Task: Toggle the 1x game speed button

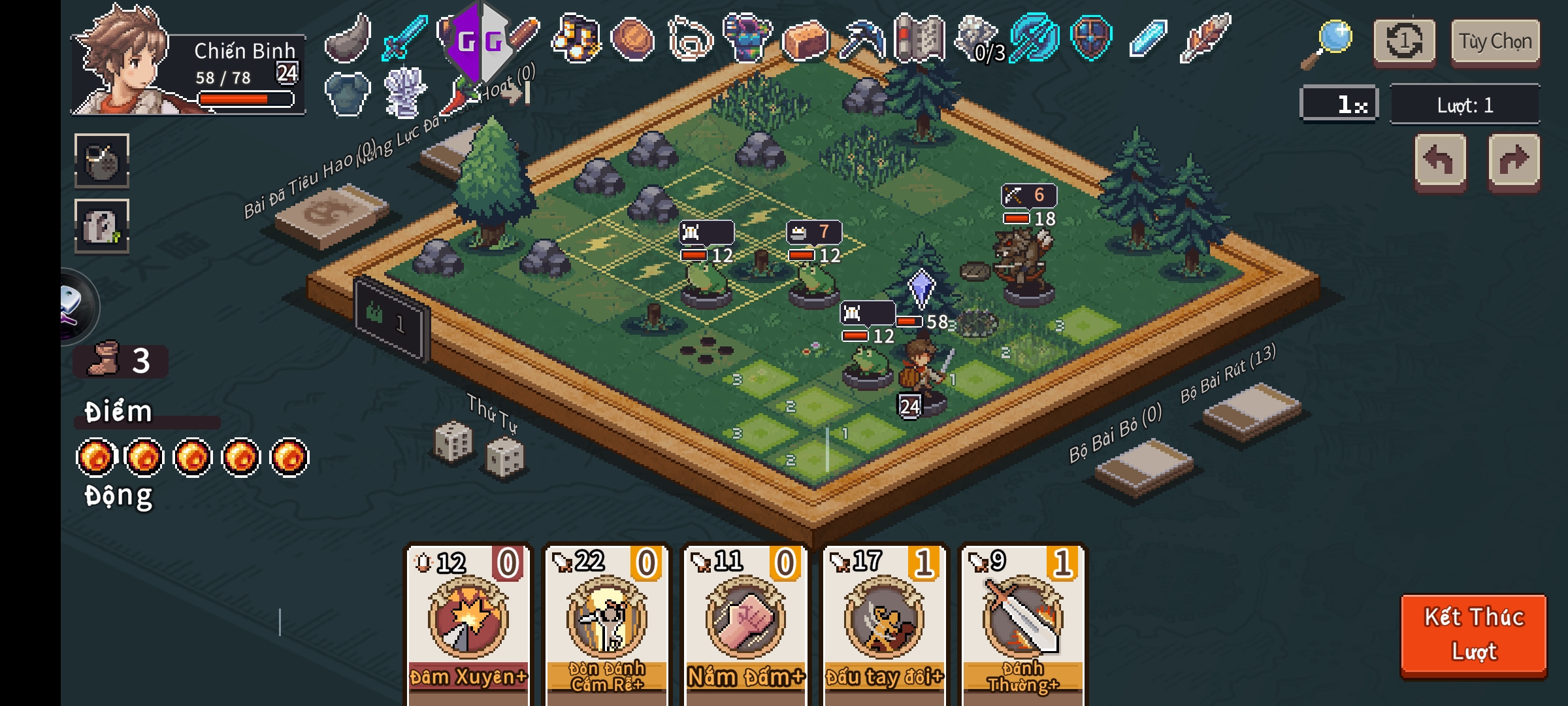Action: click(1339, 104)
